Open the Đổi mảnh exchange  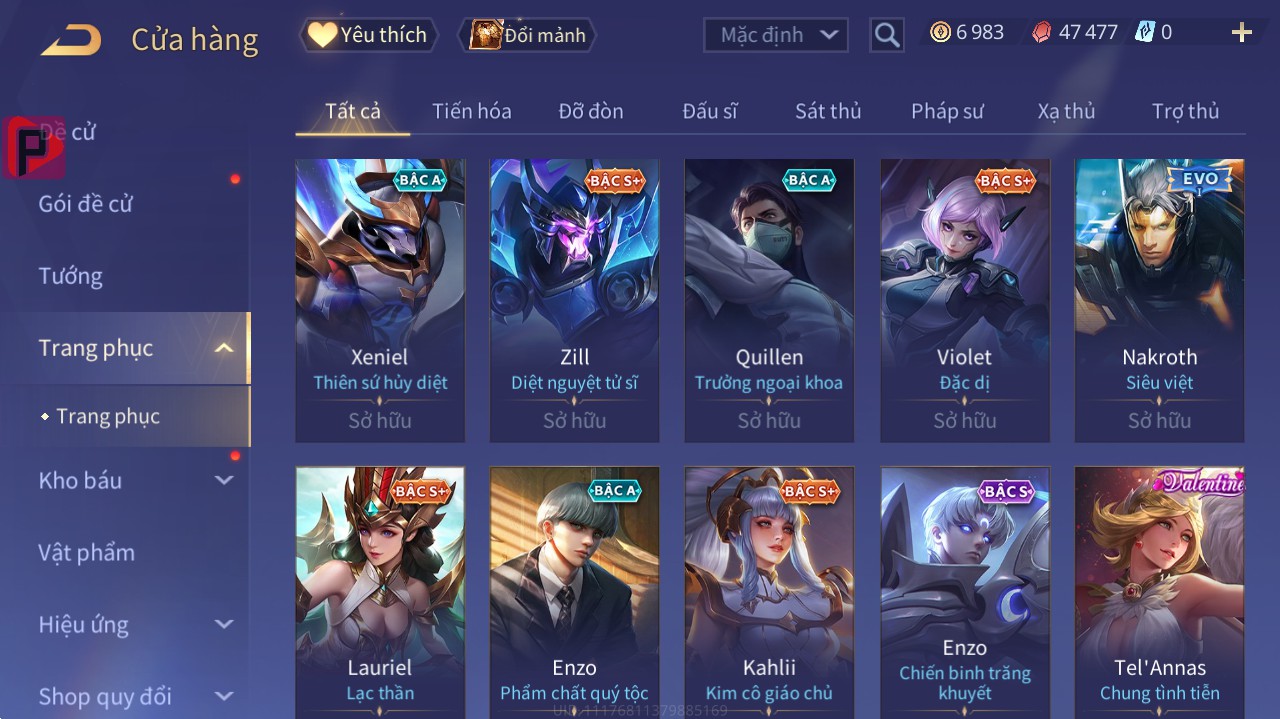pyautogui.click(x=527, y=35)
